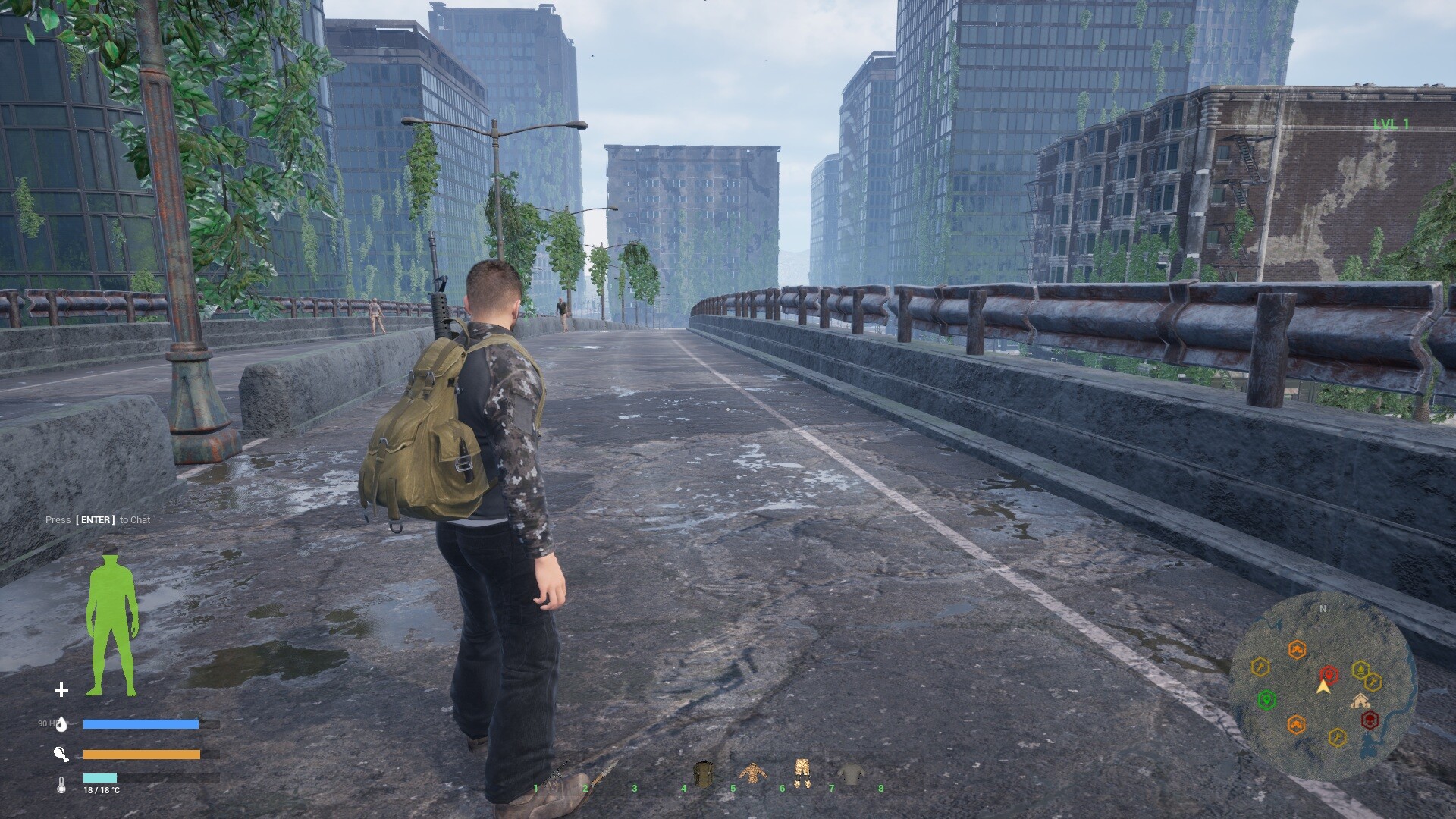This screenshot has width=1456, height=819.
Task: Select the water droplet hydration icon
Action: click(x=61, y=724)
